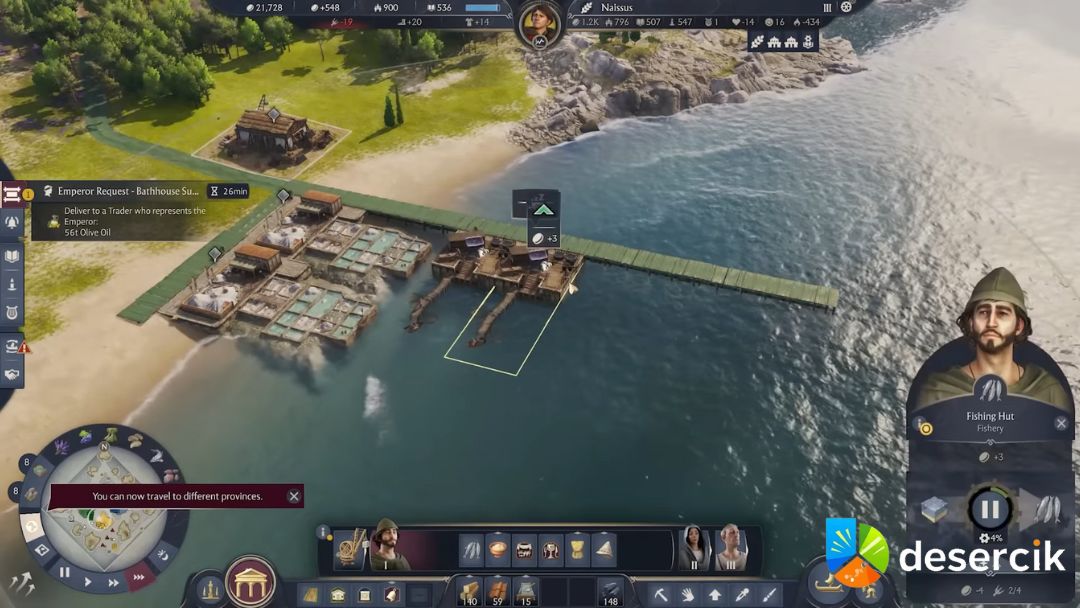Activate the hand move tool

tap(689, 594)
